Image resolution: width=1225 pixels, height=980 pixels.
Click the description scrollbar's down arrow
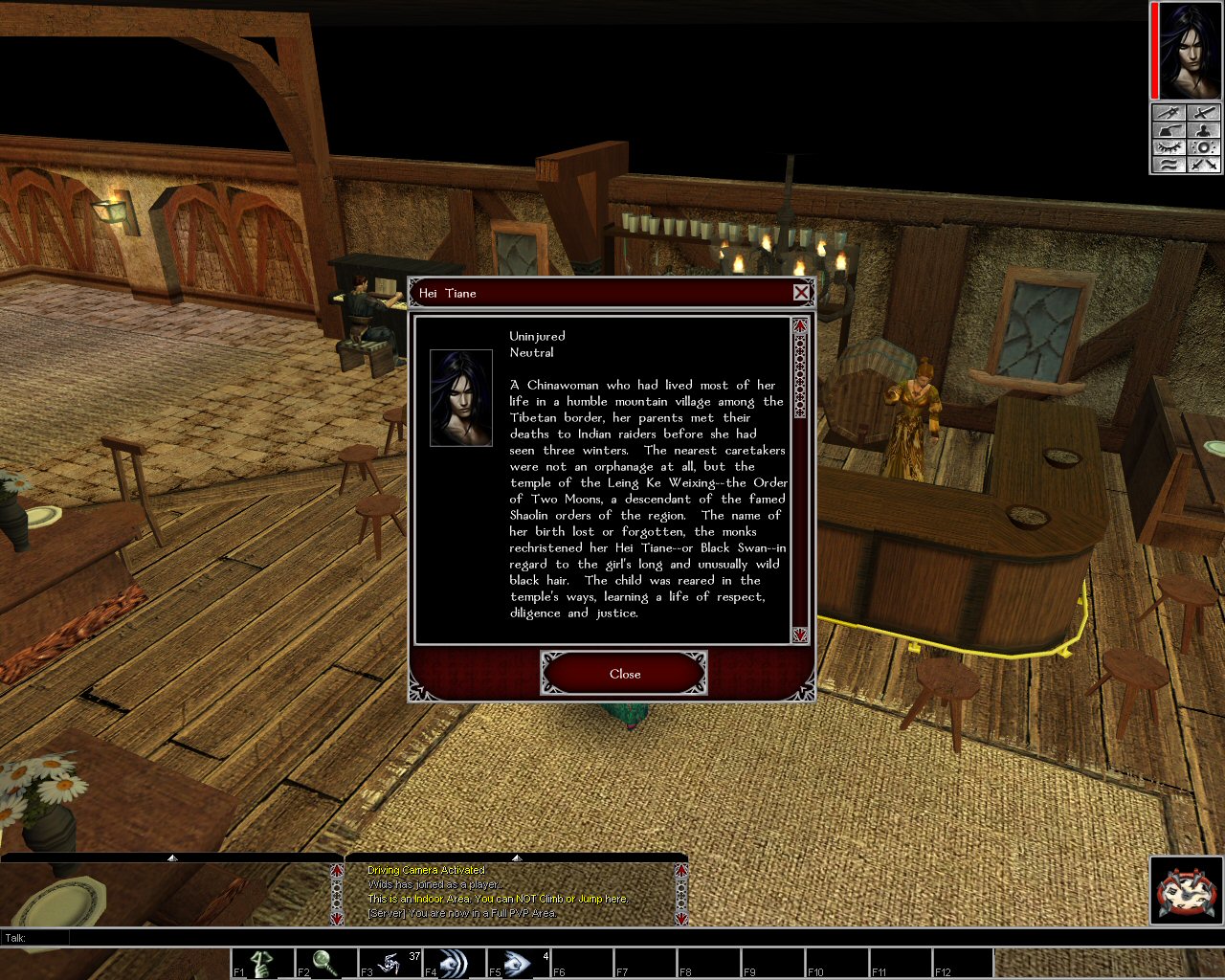point(800,635)
